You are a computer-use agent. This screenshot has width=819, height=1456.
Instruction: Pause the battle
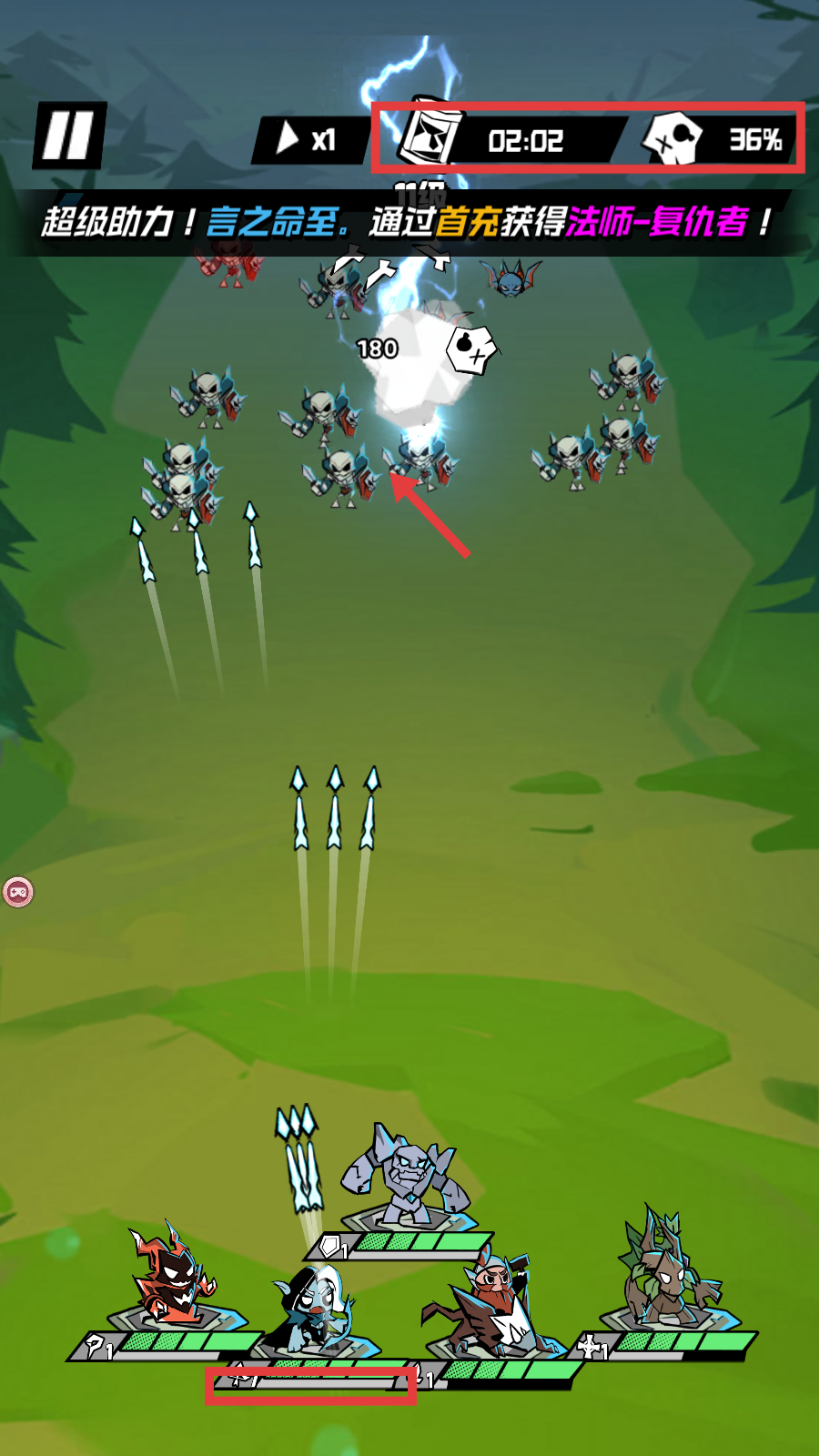click(69, 136)
